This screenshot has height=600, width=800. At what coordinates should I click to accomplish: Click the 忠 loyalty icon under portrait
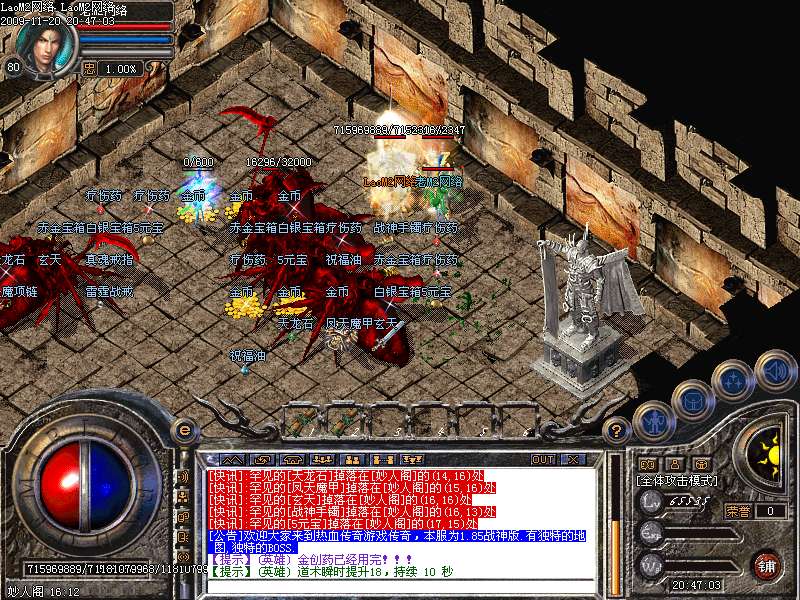pos(90,68)
